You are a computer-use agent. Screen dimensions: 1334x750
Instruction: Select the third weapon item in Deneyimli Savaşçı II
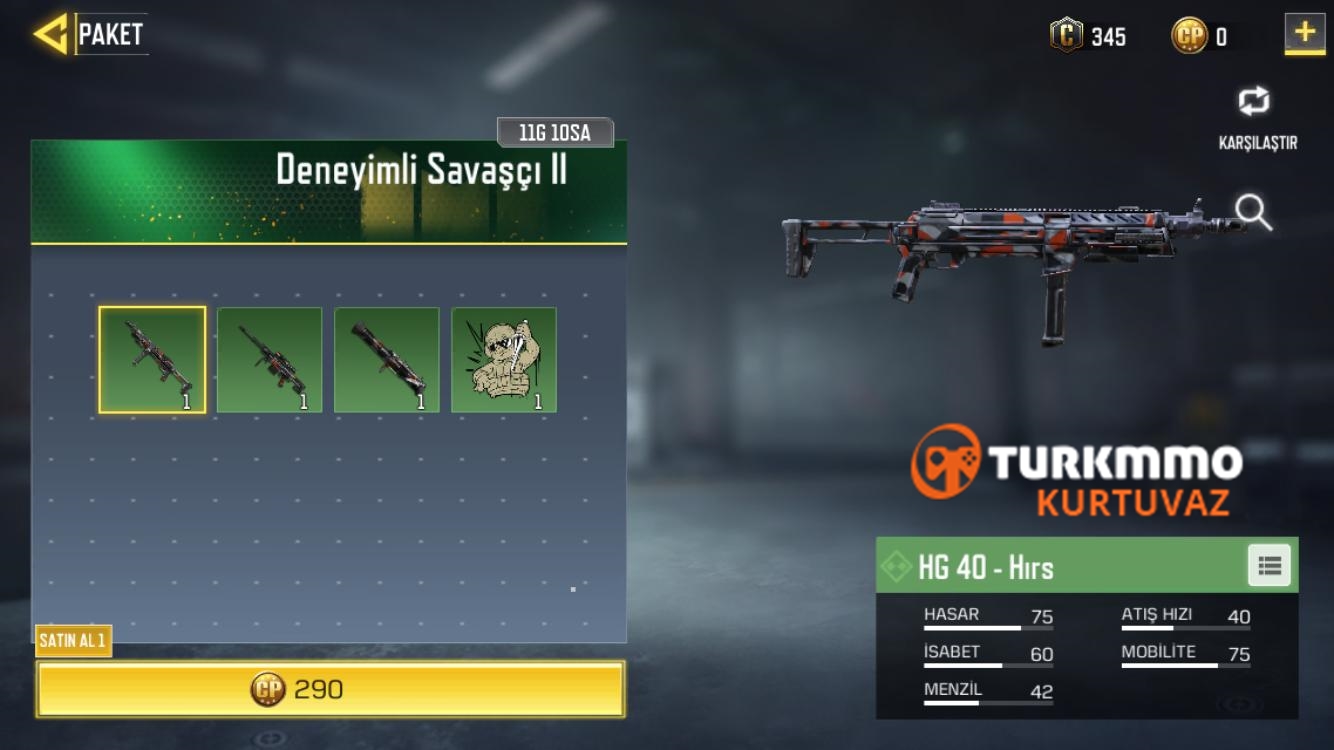click(x=386, y=359)
